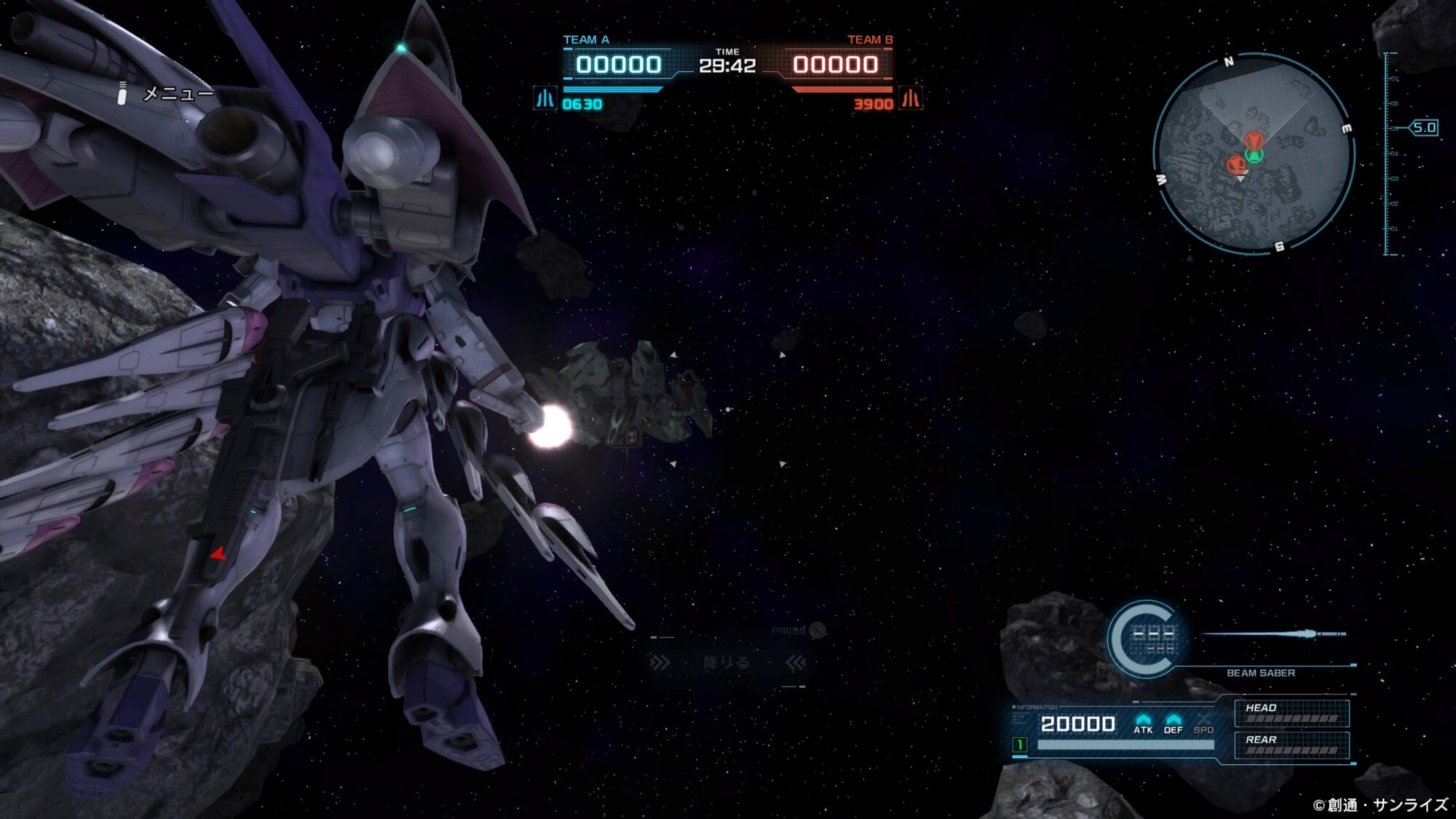
Task: Click the circular radar minimap
Action: (x=1254, y=154)
